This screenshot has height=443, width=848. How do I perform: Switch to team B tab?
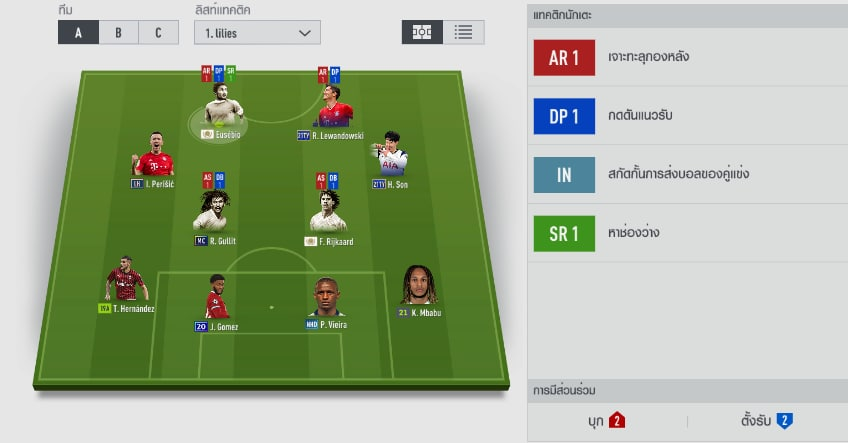coord(118,32)
